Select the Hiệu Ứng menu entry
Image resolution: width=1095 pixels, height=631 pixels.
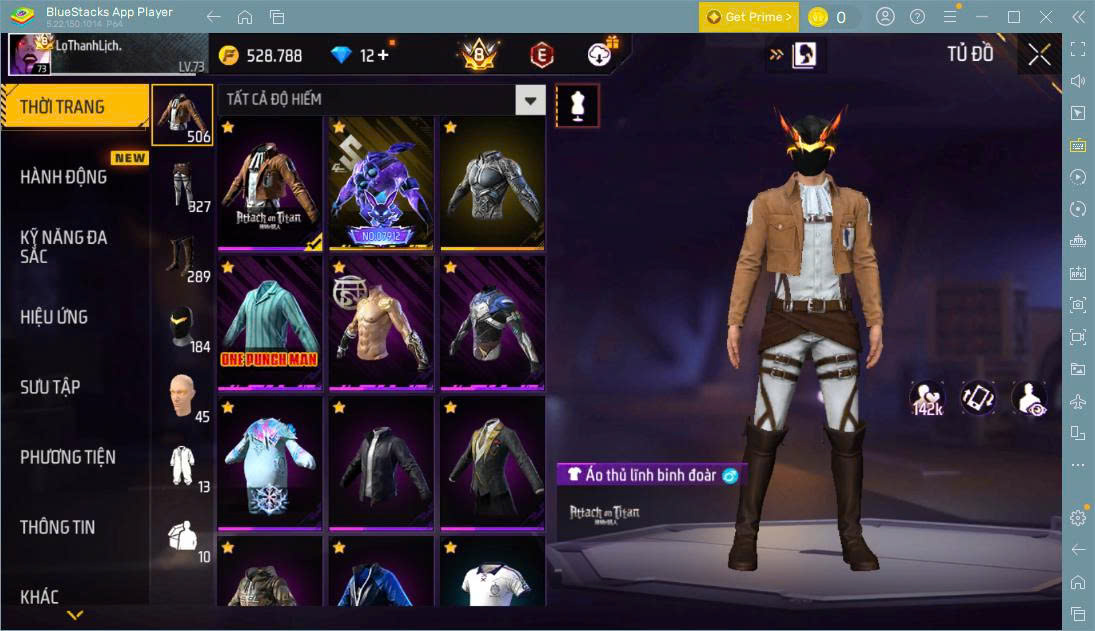[x=54, y=317]
